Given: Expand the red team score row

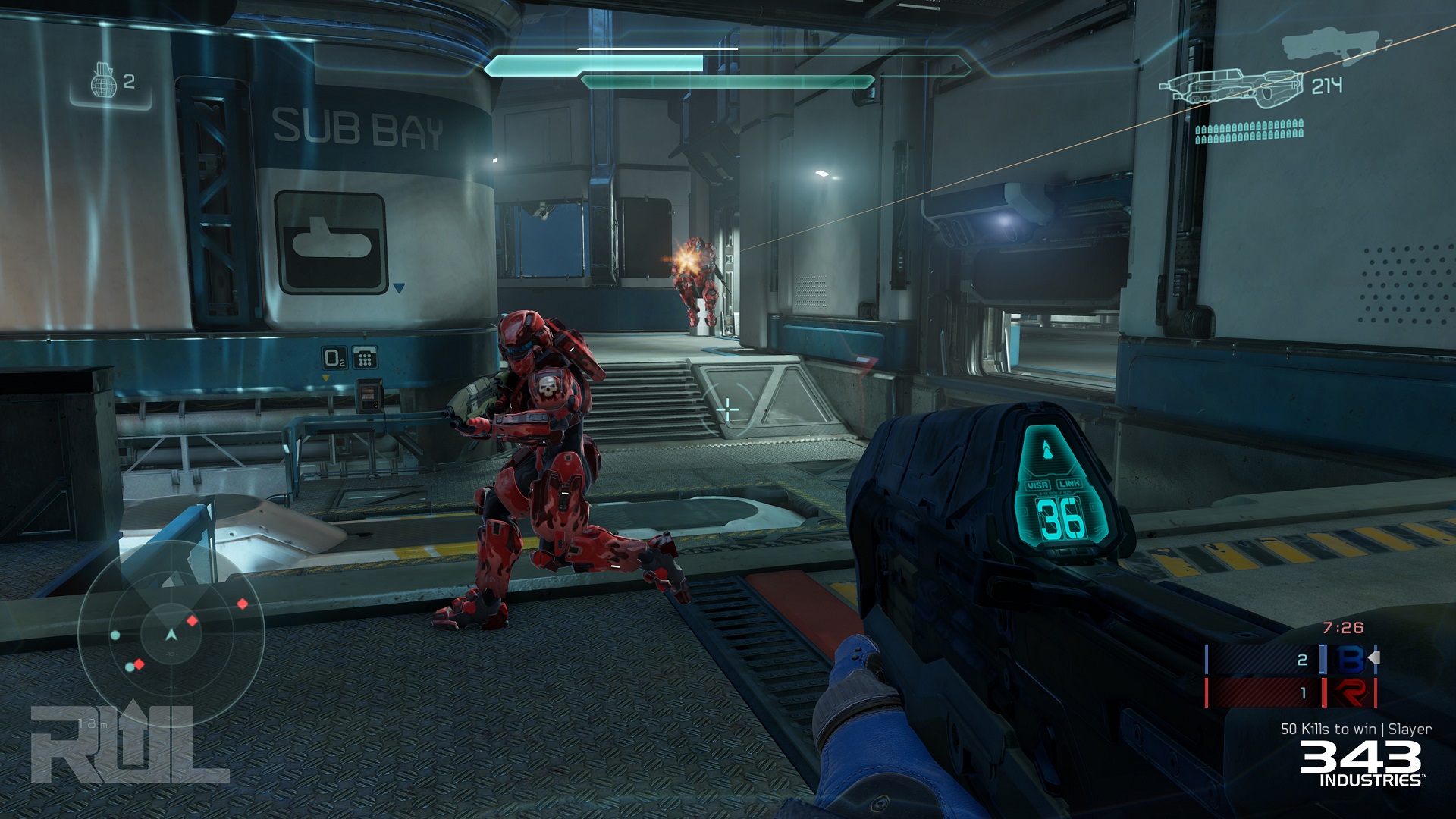Looking at the screenshot, I should pos(1289,692).
